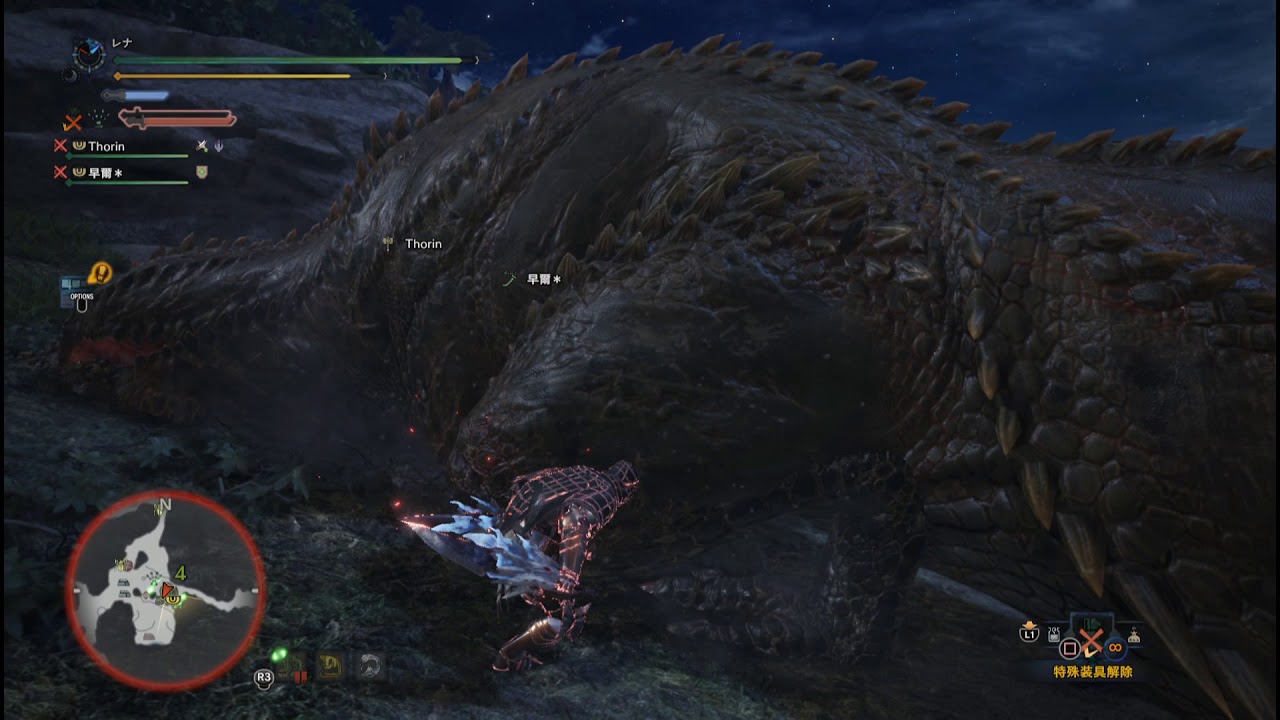Open the yellow exclamation notification icon
1280x720 pixels.
point(100,272)
